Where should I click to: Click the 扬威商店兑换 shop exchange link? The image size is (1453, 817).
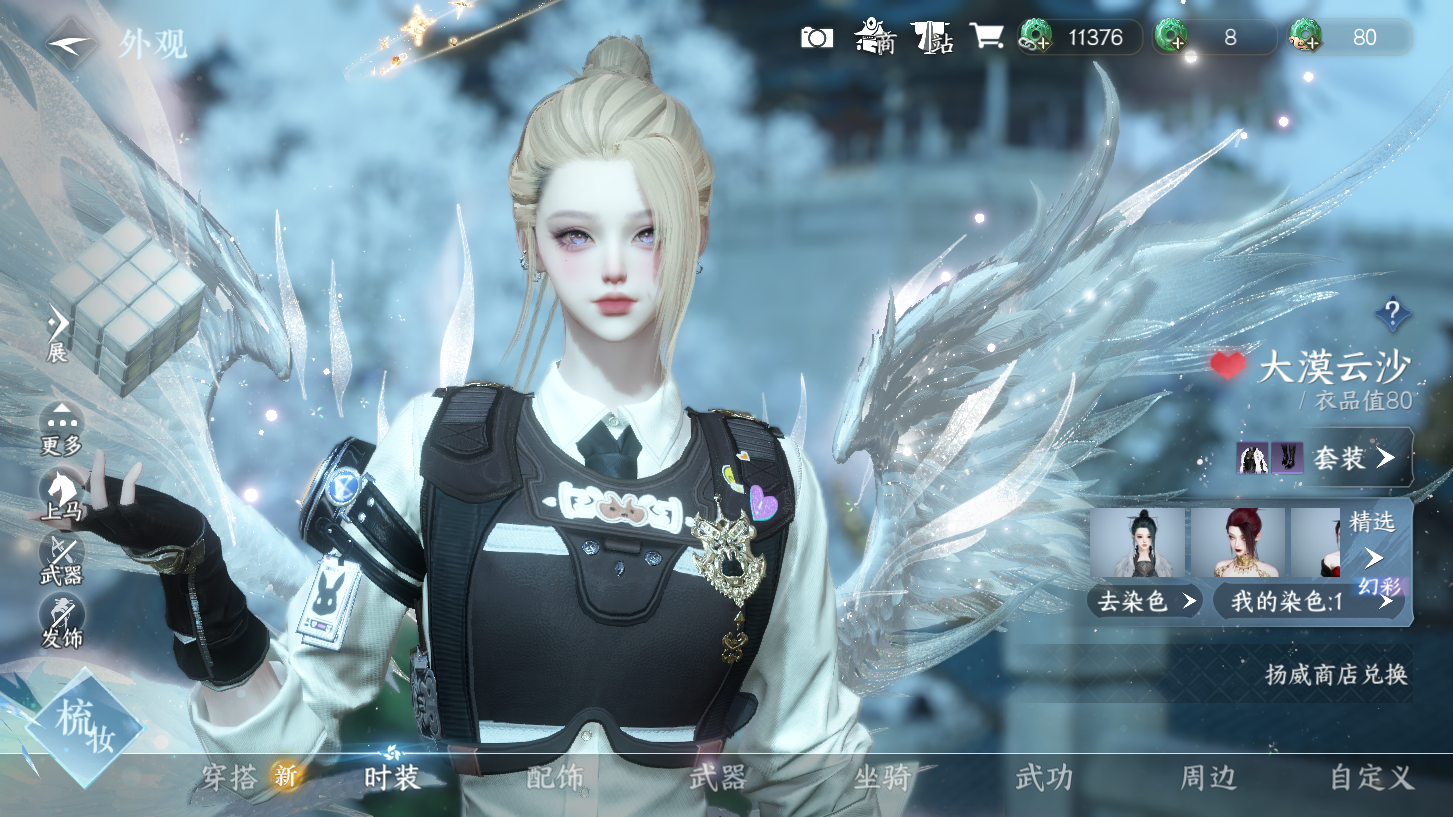tap(1336, 674)
